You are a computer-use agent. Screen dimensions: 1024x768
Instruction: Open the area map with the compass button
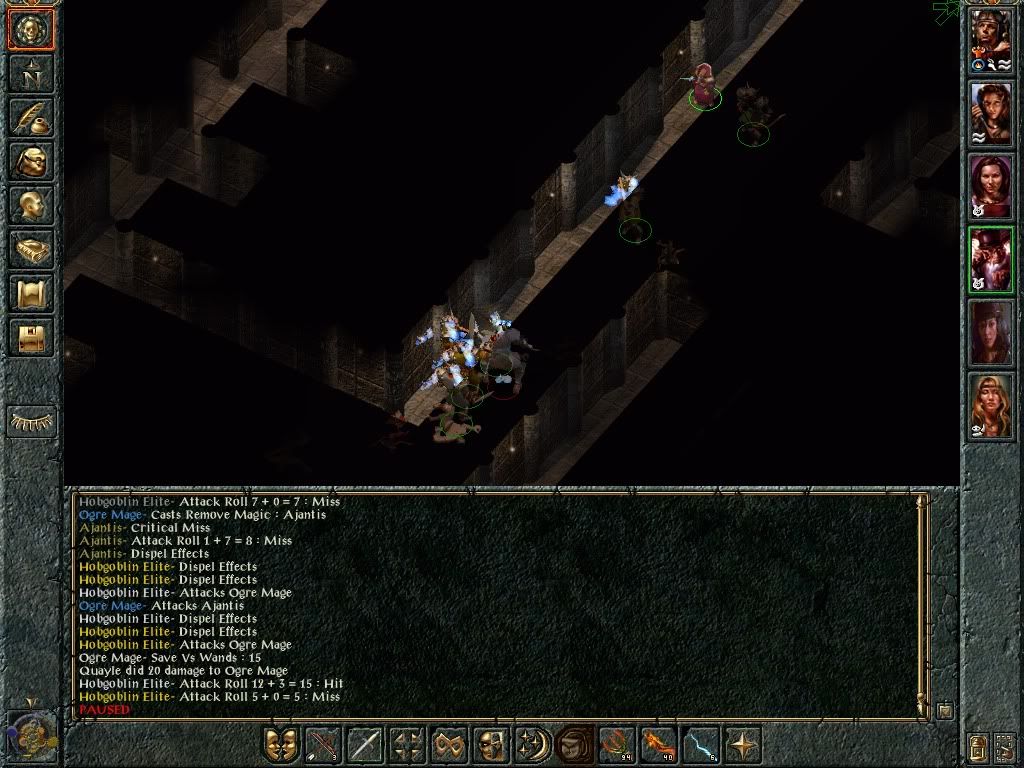pyautogui.click(x=31, y=74)
